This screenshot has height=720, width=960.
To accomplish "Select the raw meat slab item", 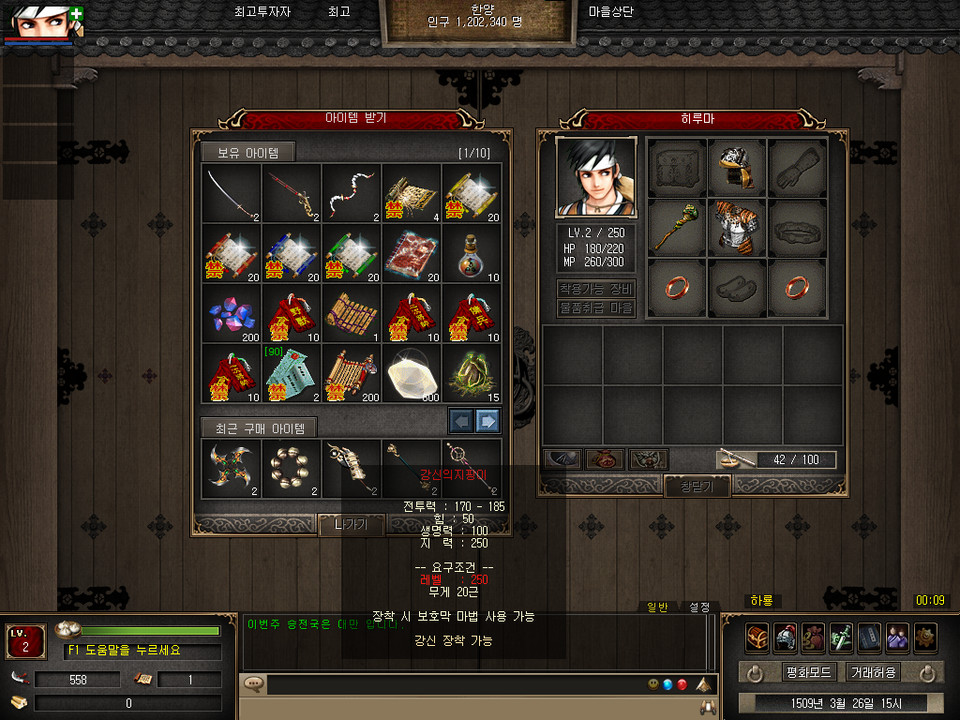I will click(412, 253).
